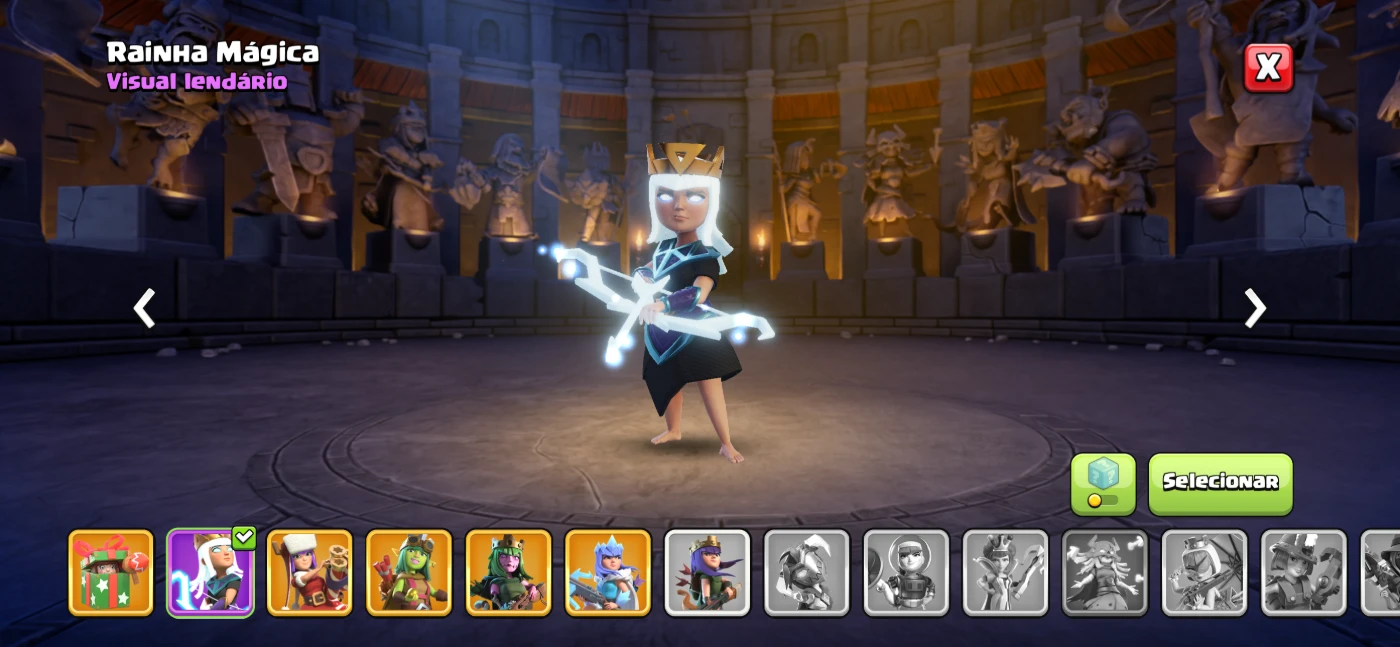Close the skin preview with the red X
Viewport: 1400px width, 647px height.
coord(1268,68)
